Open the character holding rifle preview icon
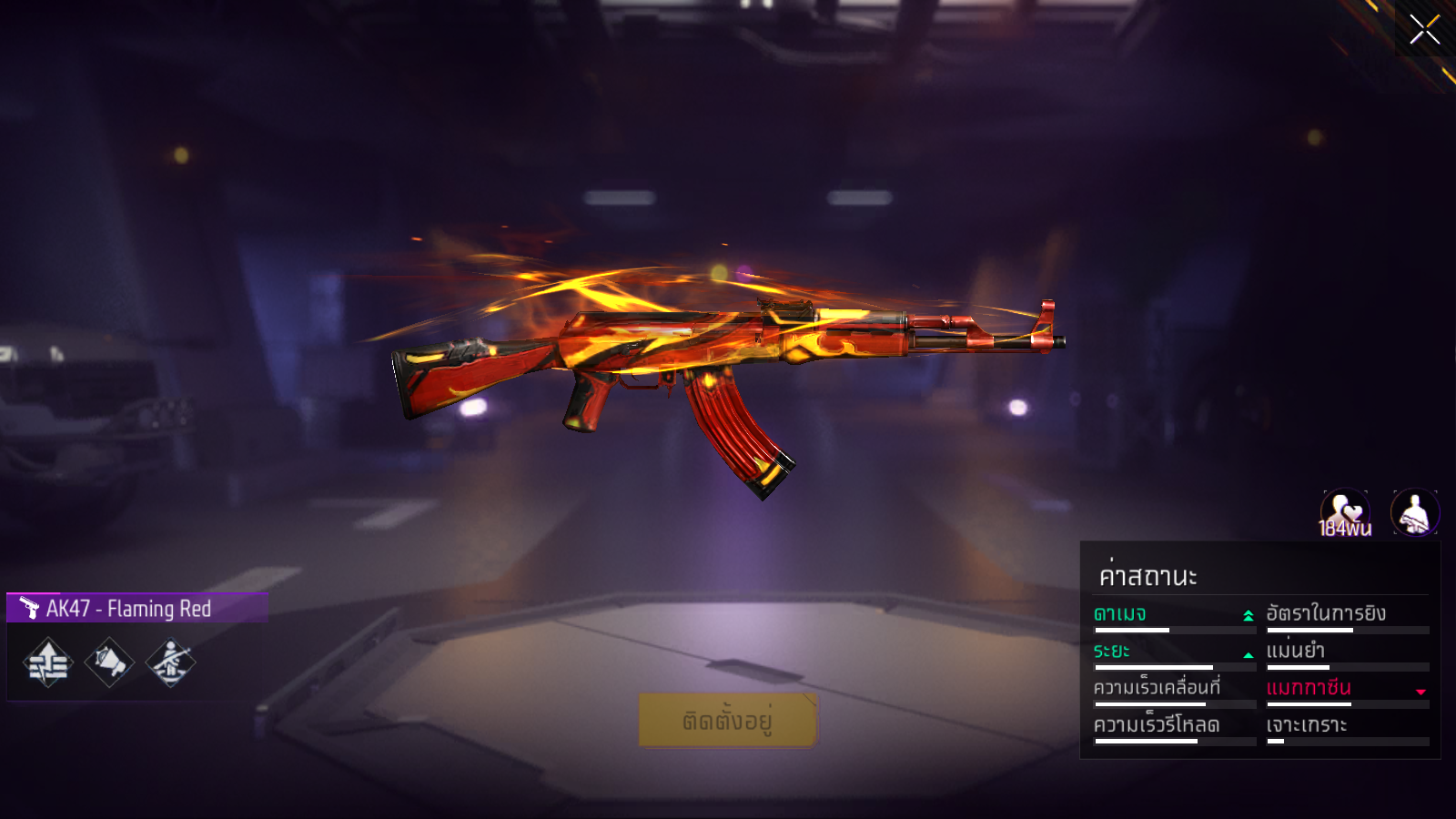 tap(1415, 513)
